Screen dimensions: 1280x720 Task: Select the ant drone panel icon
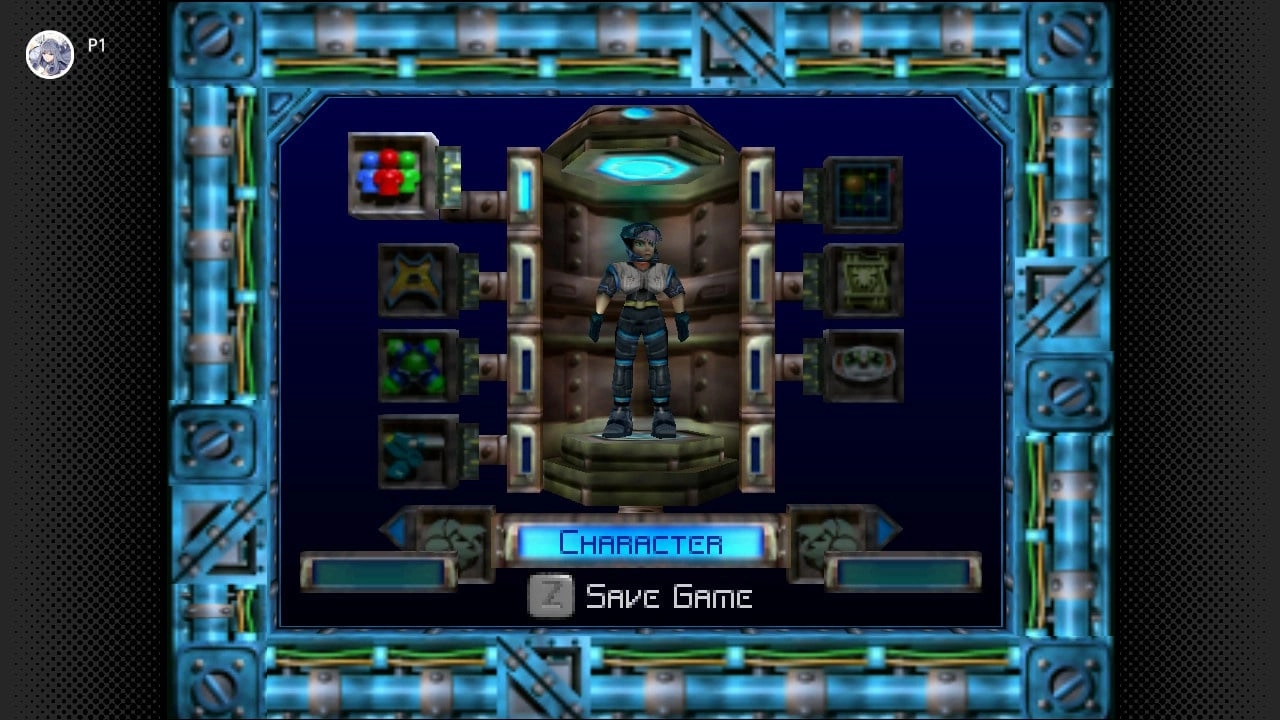866,280
